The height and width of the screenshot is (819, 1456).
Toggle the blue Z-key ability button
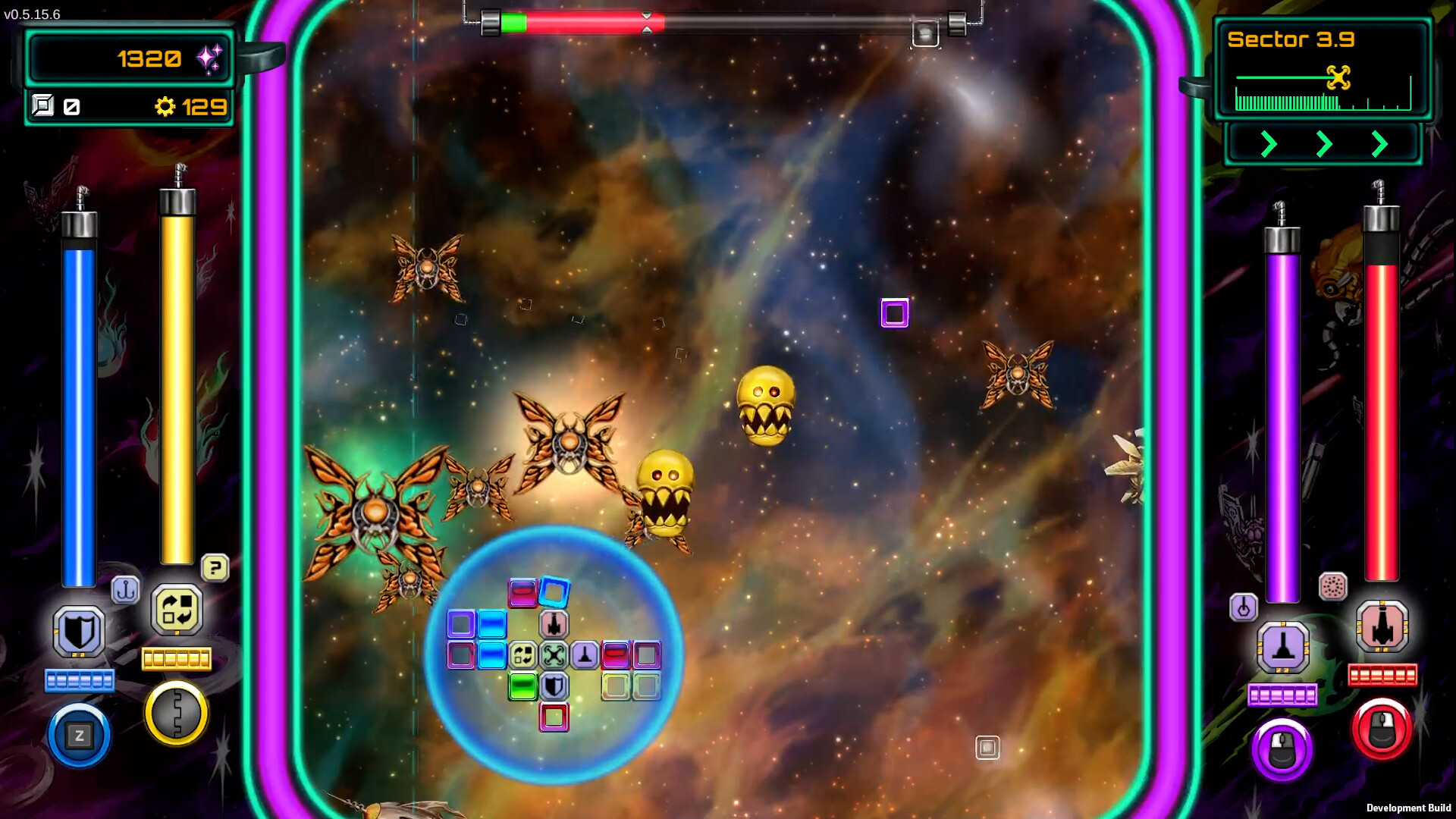point(79,736)
